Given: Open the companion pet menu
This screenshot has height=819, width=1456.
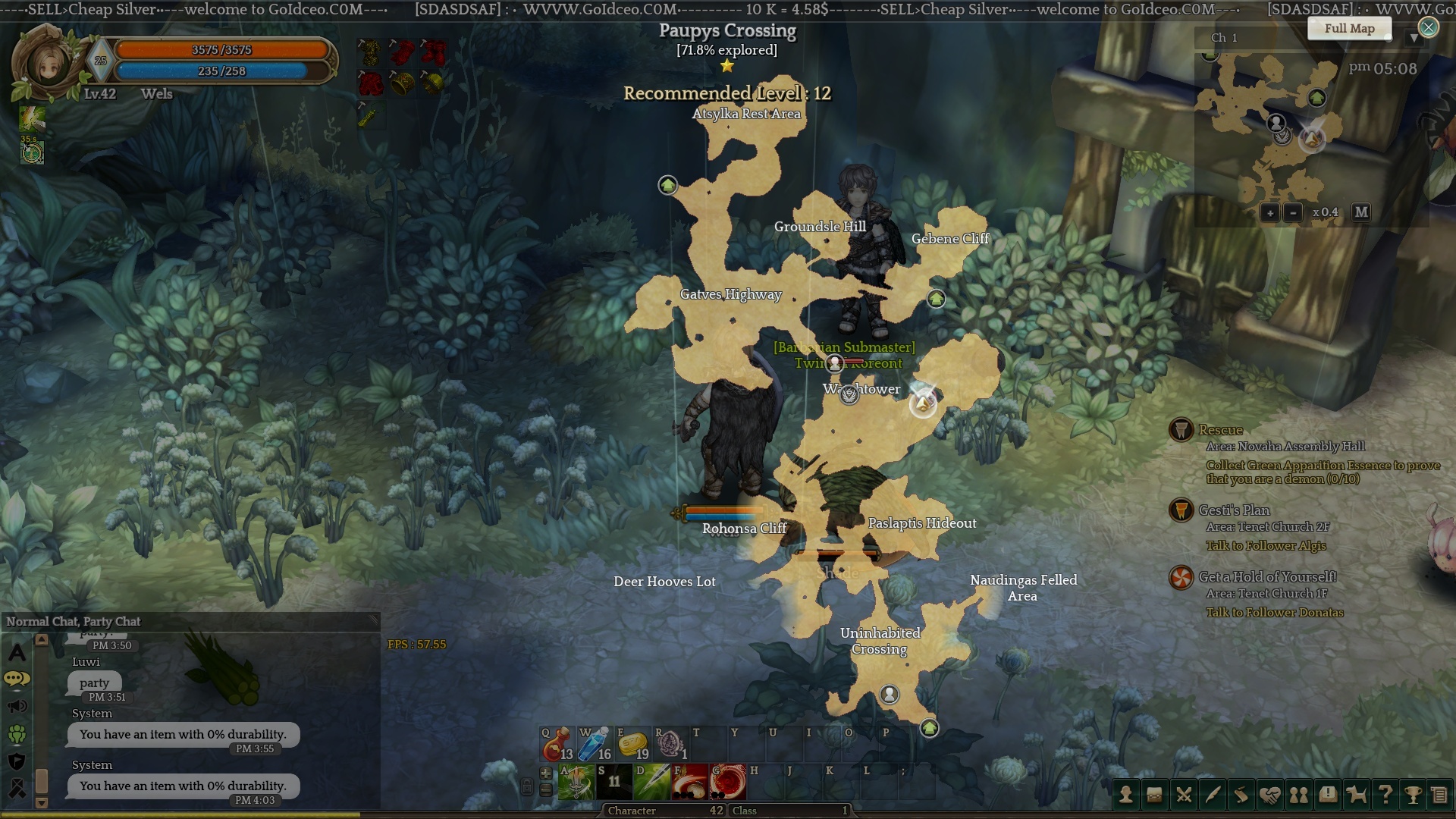Looking at the screenshot, I should click(1356, 795).
